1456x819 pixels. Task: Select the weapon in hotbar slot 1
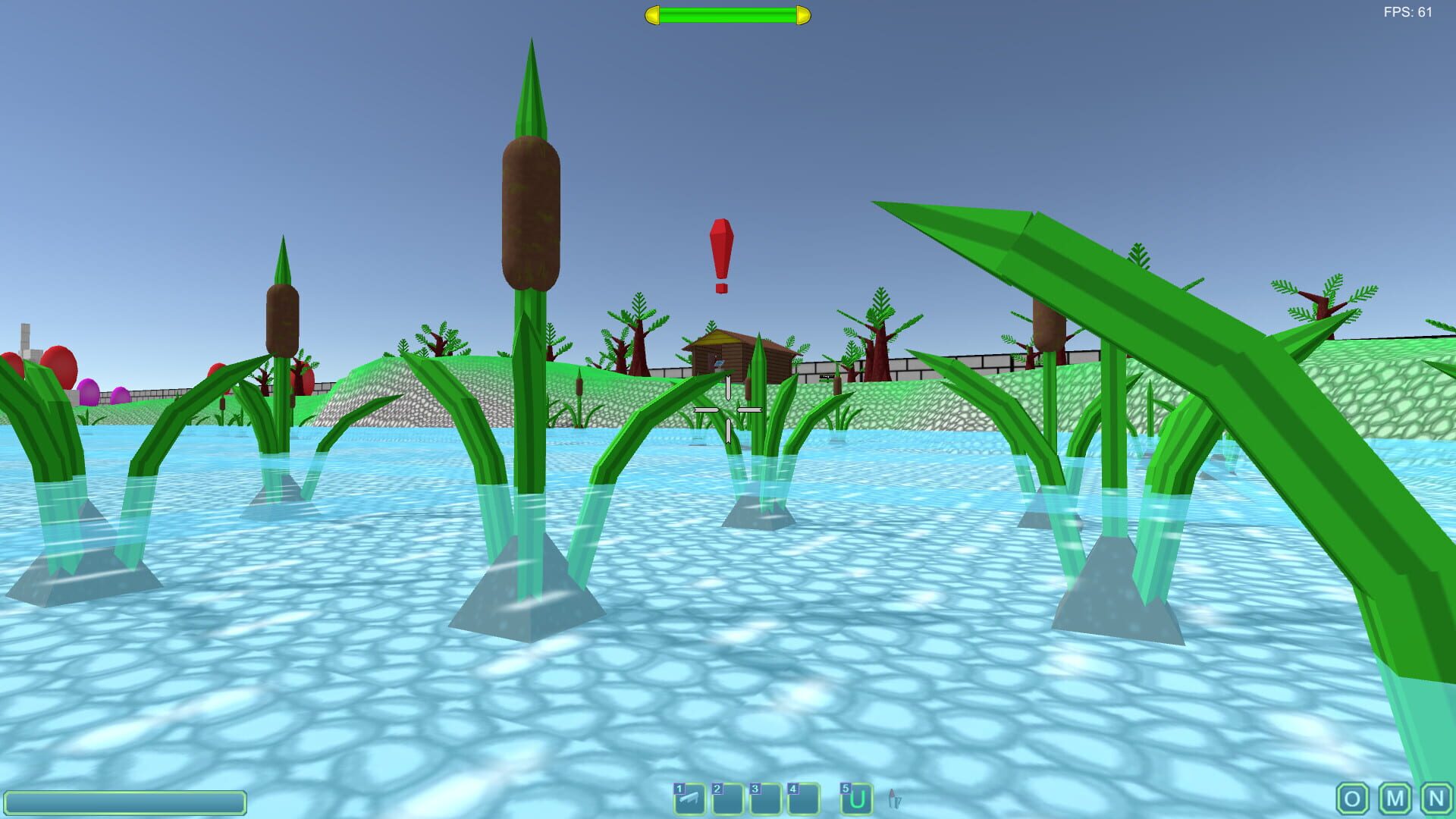(x=689, y=799)
